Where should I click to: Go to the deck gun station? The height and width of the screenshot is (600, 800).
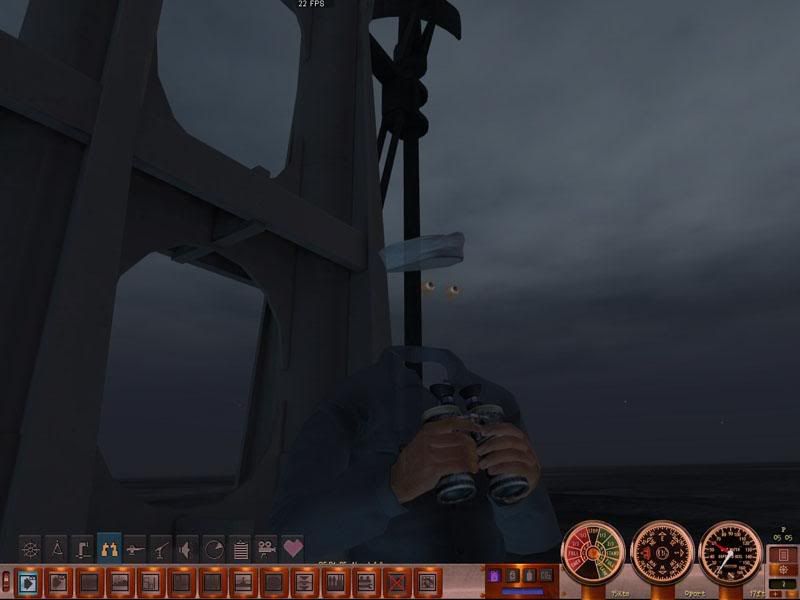click(x=135, y=549)
